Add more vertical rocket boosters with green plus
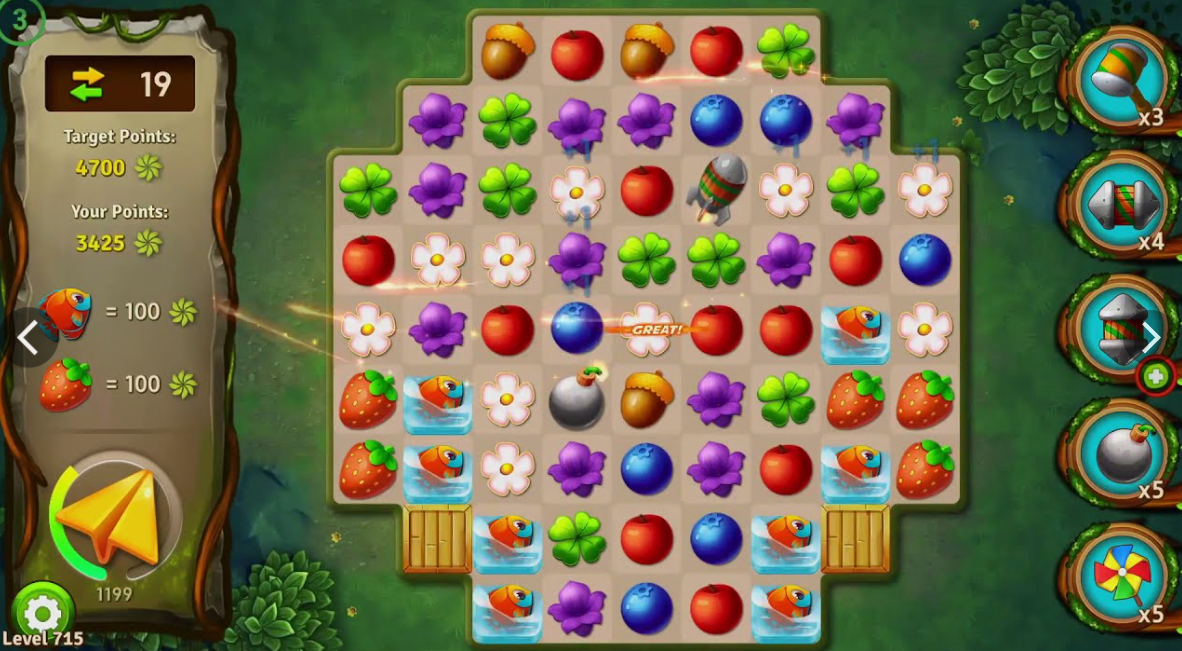Viewport: 1182px width, 651px height. 1157,377
